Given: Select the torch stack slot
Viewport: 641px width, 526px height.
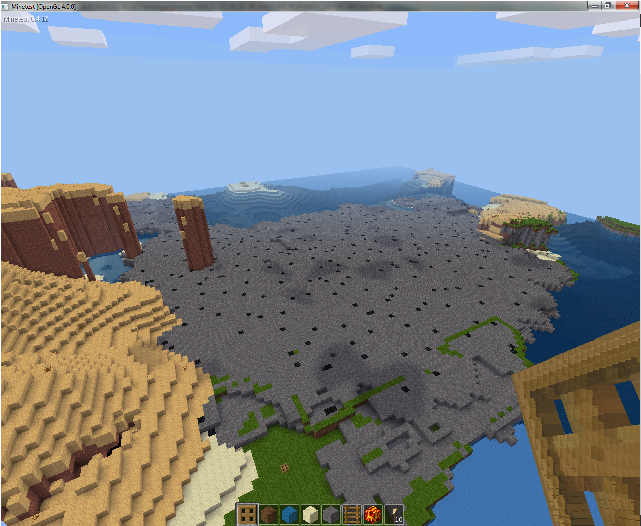Looking at the screenshot, I should pos(394,515).
